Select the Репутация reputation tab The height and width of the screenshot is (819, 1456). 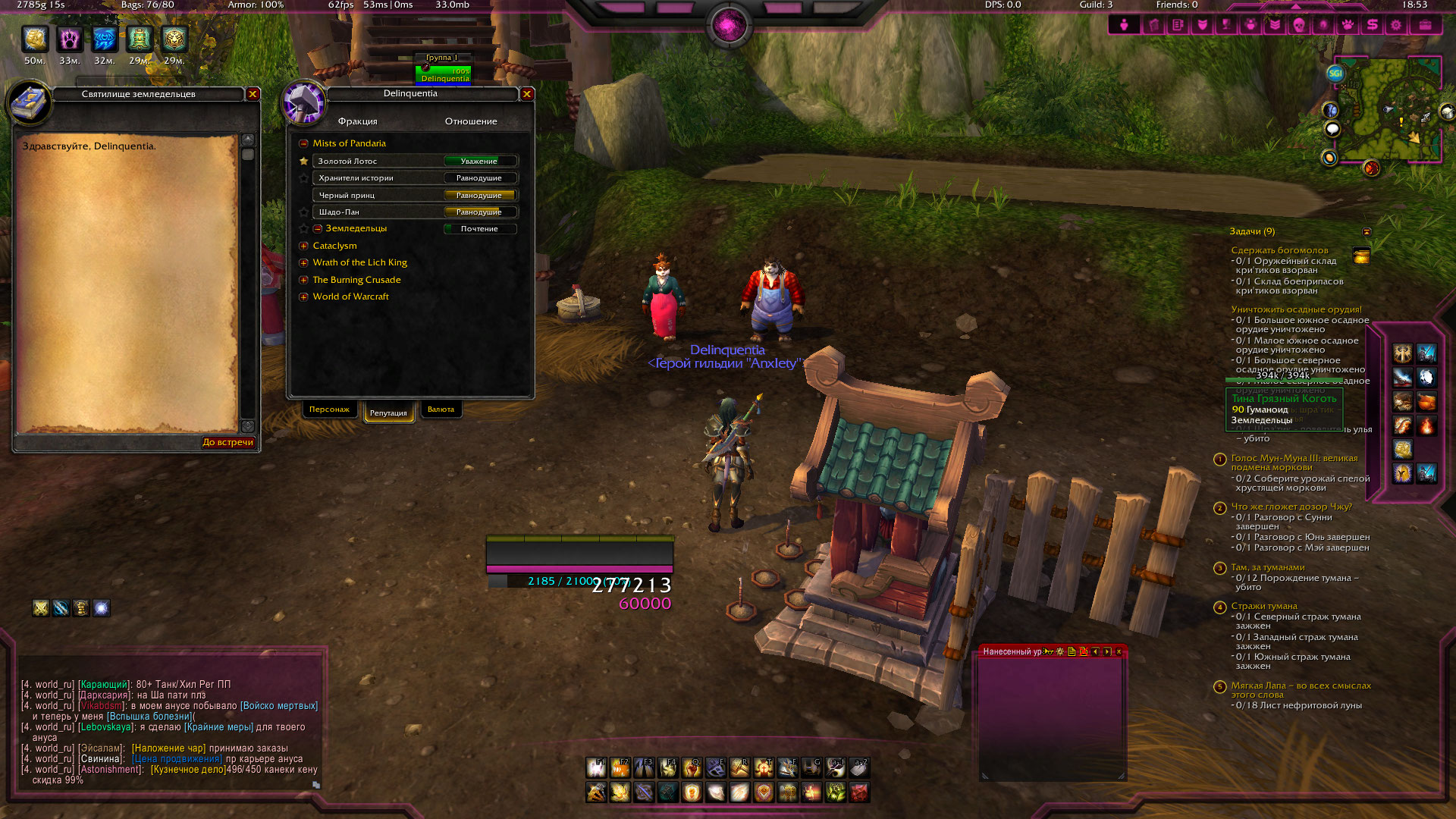coord(388,413)
